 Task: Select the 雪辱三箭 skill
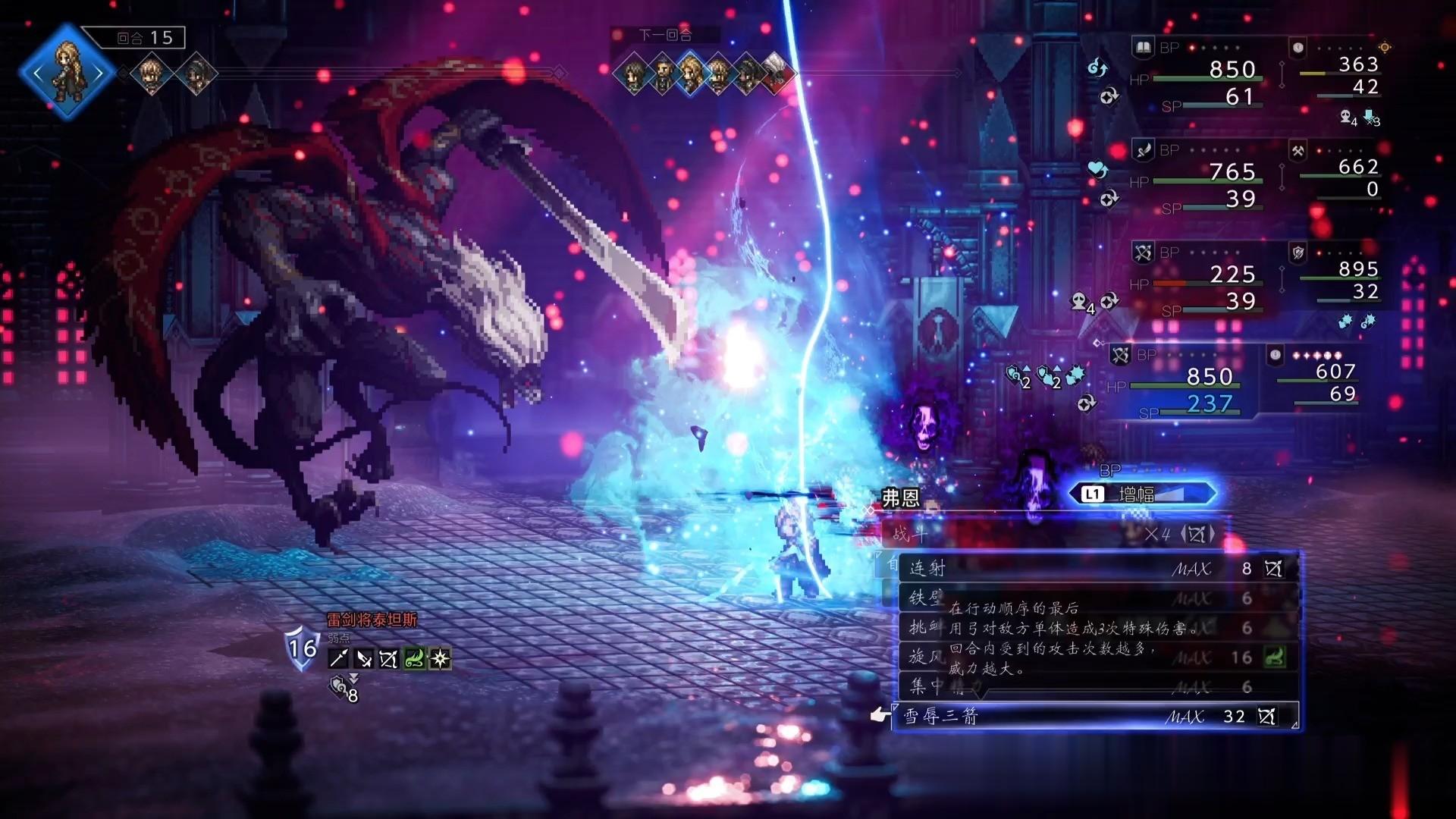[1092, 716]
